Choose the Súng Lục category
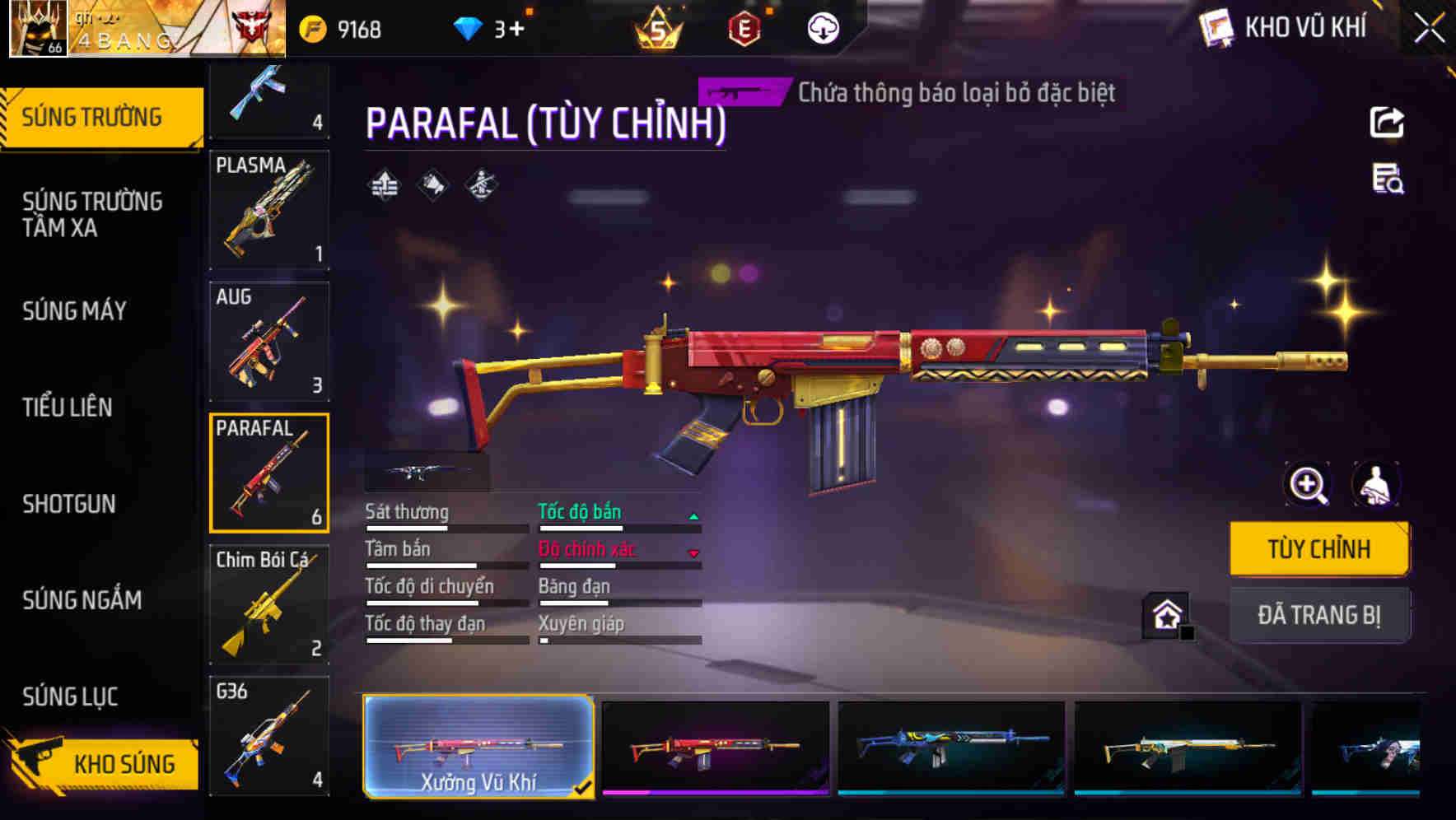 [x=70, y=697]
